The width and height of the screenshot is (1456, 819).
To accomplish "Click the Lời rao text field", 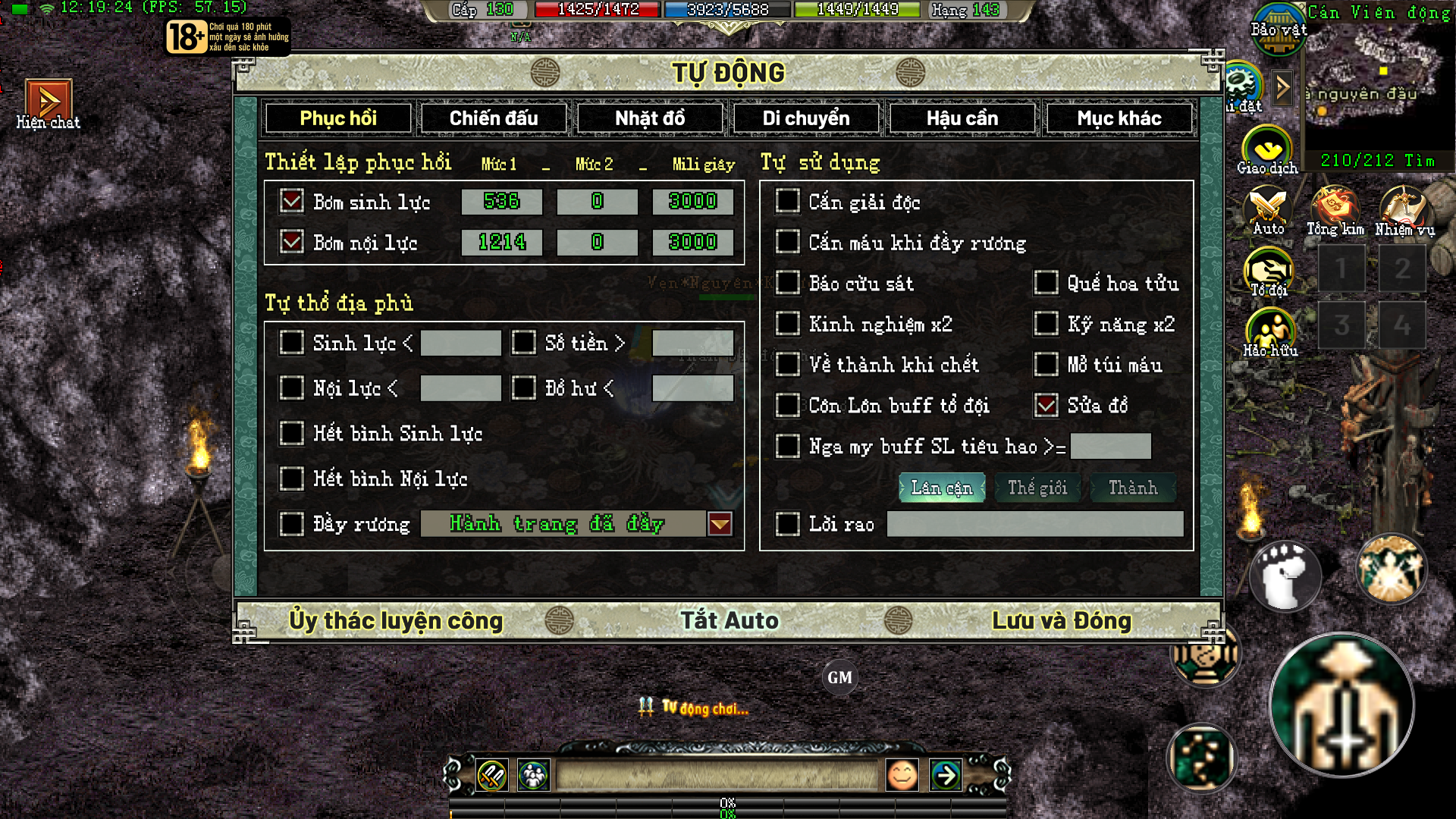I will 1035,523.
